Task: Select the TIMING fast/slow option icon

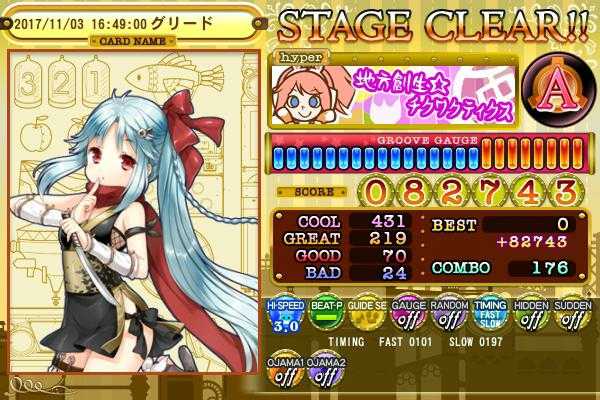Action: coord(489,318)
